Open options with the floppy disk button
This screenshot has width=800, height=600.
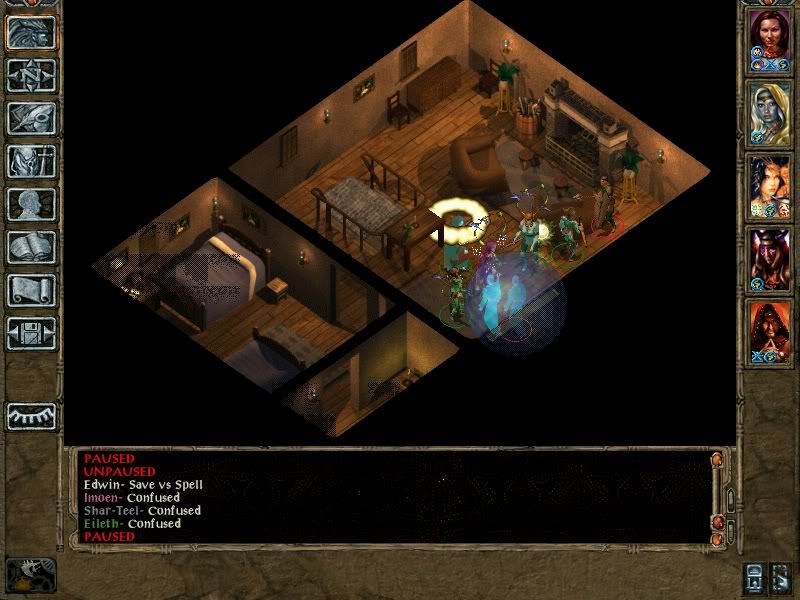[x=31, y=333]
